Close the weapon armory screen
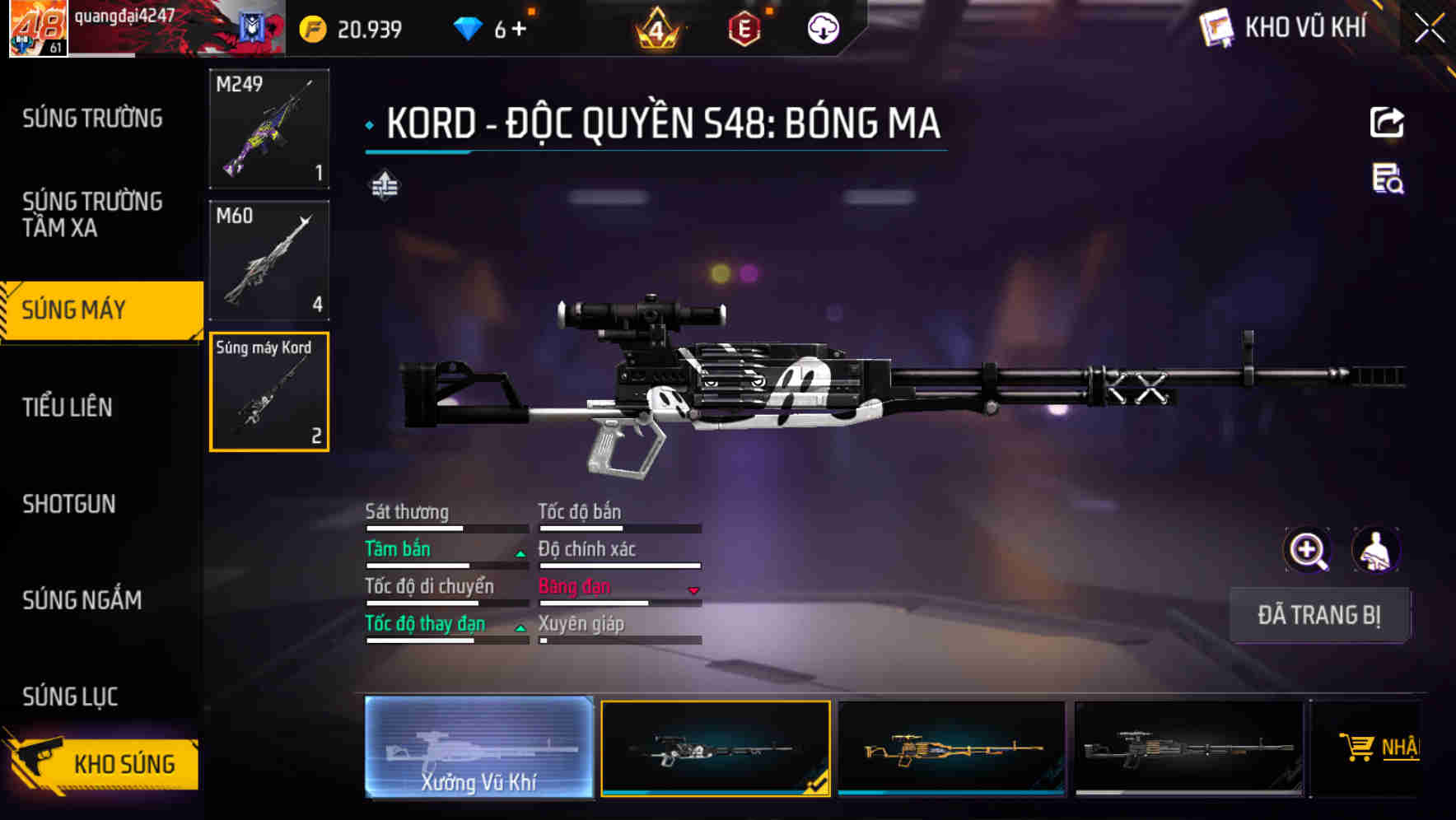 pyautogui.click(x=1430, y=29)
